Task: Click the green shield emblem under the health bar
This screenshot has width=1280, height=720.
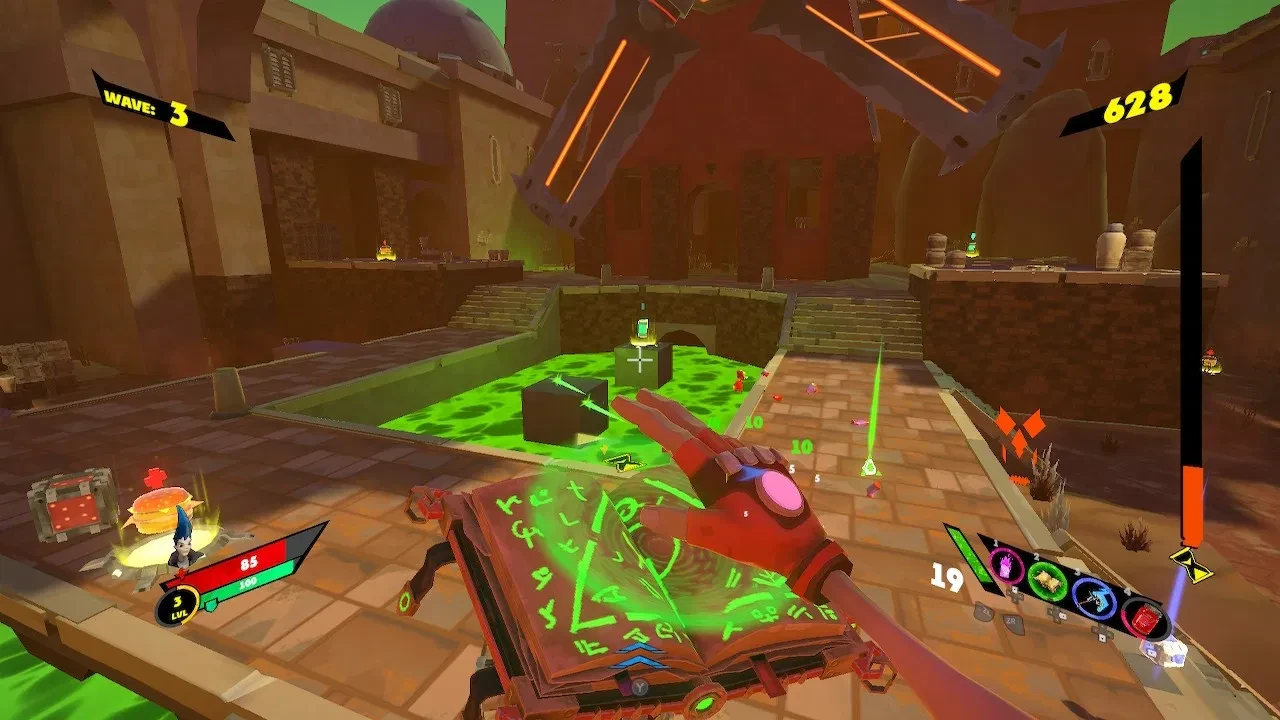Action: pos(211,603)
